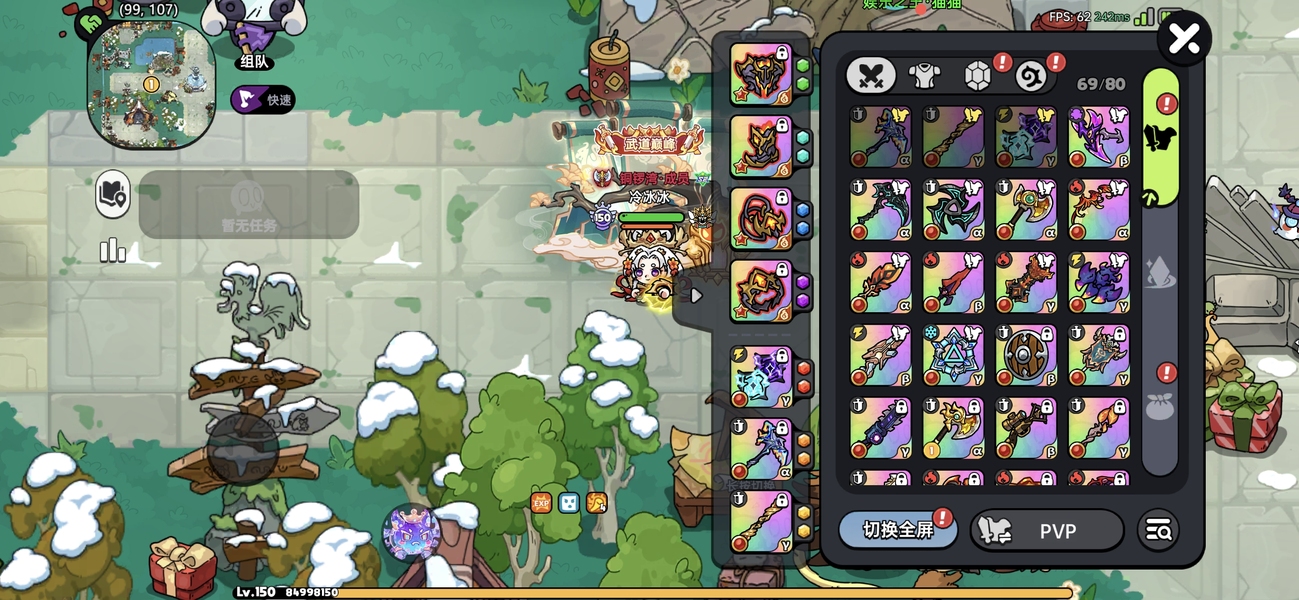Click the 切换全屏 button

click(897, 530)
